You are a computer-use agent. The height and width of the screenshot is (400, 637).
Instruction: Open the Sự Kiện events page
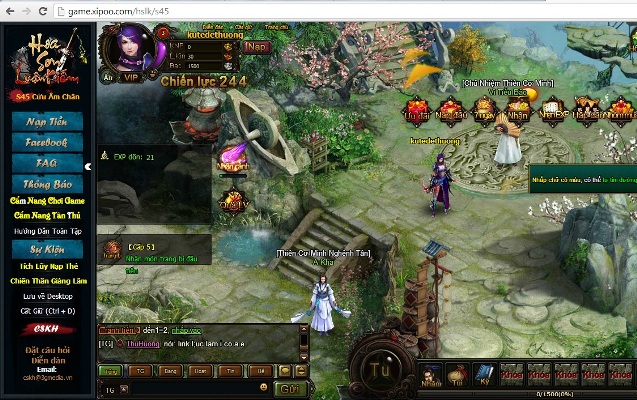(x=47, y=249)
